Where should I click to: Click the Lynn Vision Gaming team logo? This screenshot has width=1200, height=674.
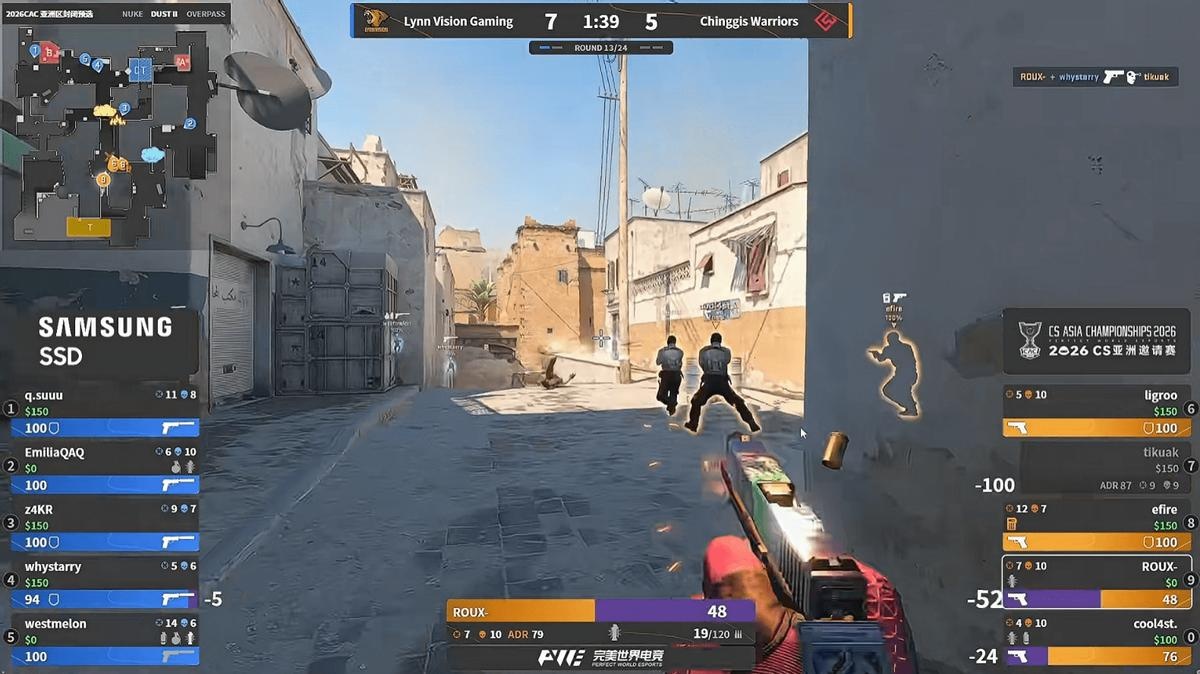376,21
